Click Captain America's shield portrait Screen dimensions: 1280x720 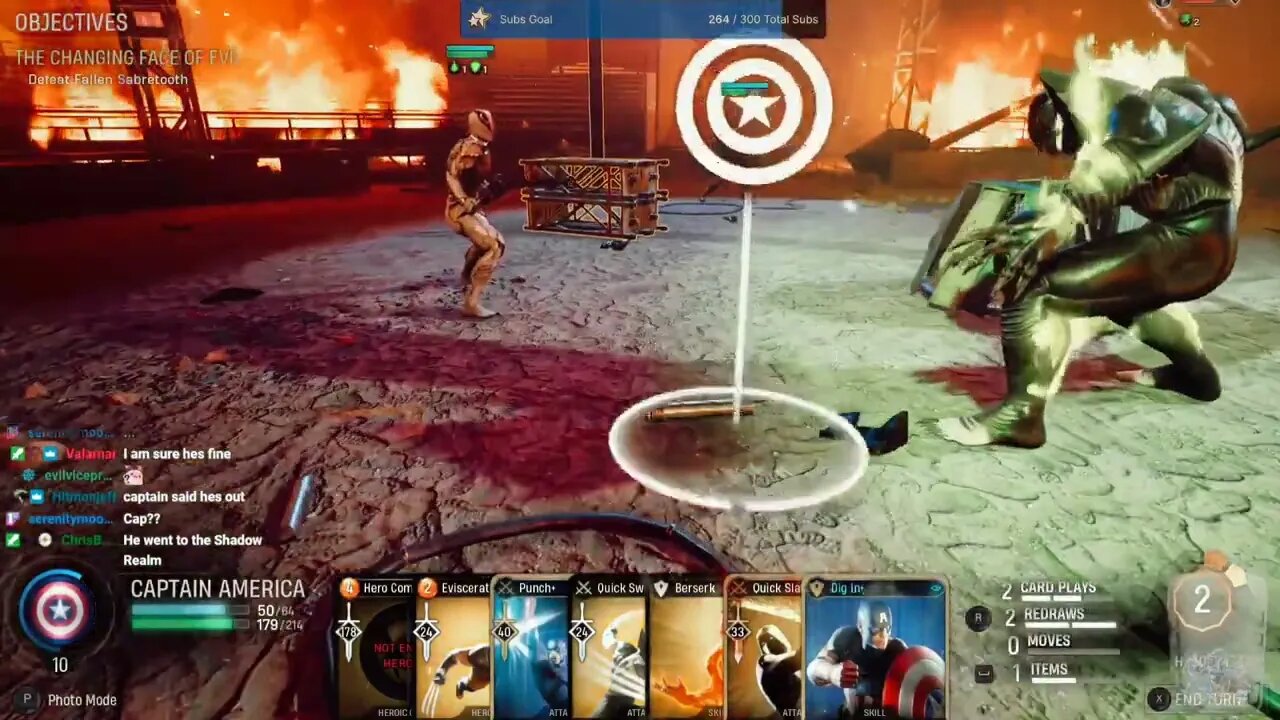(59, 610)
